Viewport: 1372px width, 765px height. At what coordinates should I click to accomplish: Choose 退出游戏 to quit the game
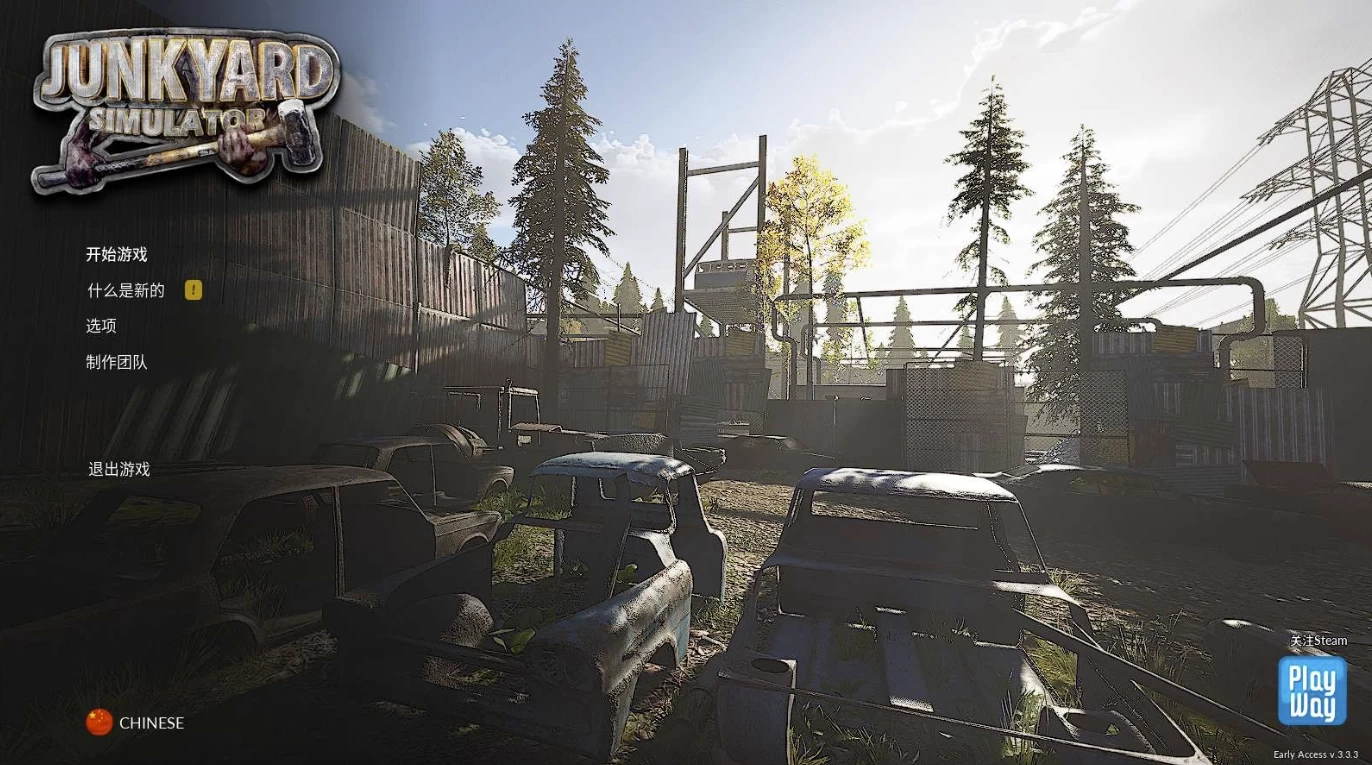[x=119, y=469]
